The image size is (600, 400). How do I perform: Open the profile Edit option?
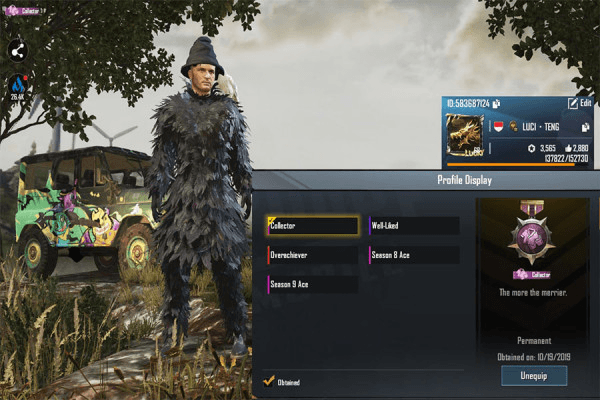(579, 103)
